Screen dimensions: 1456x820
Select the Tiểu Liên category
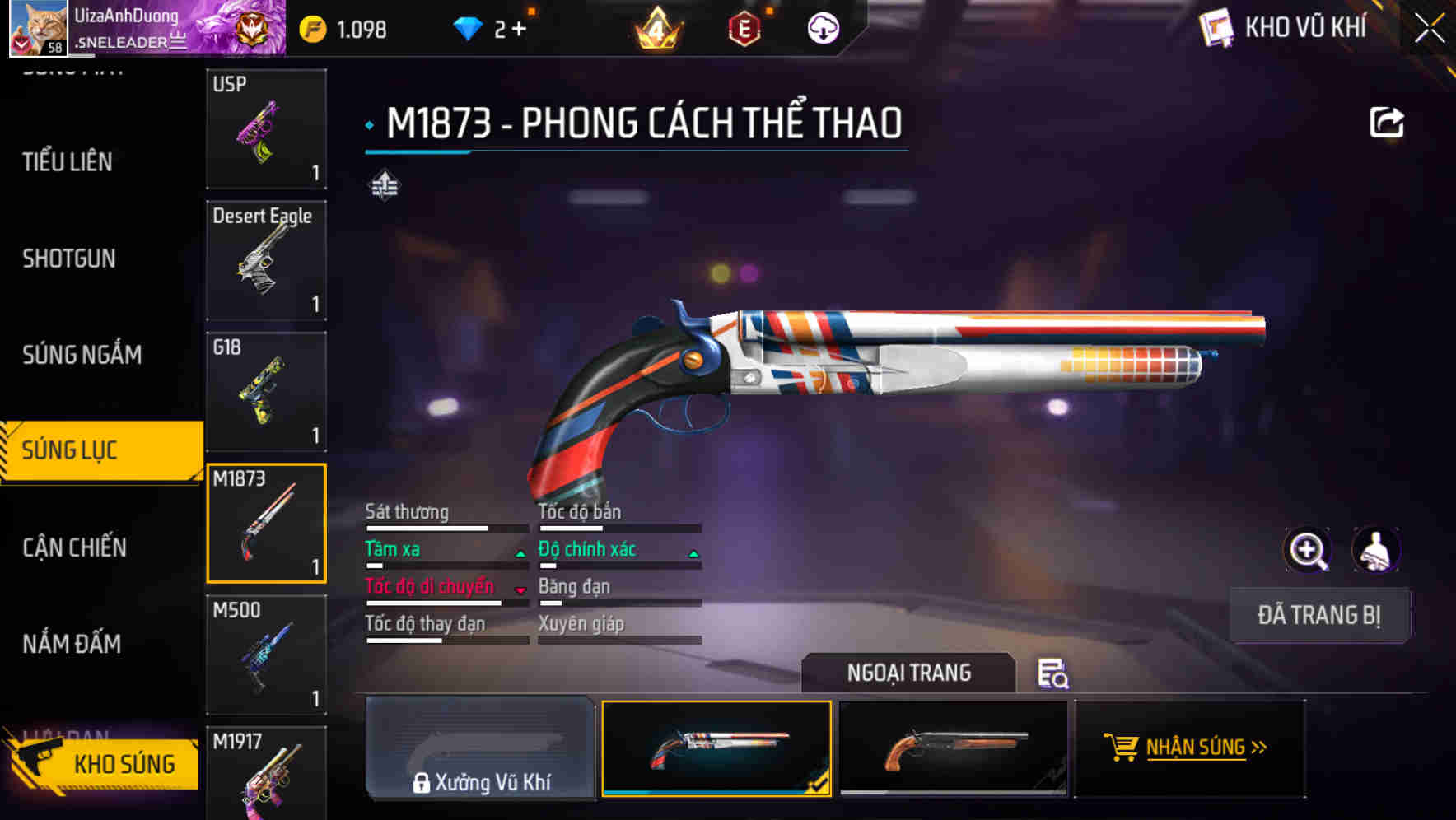[x=68, y=162]
